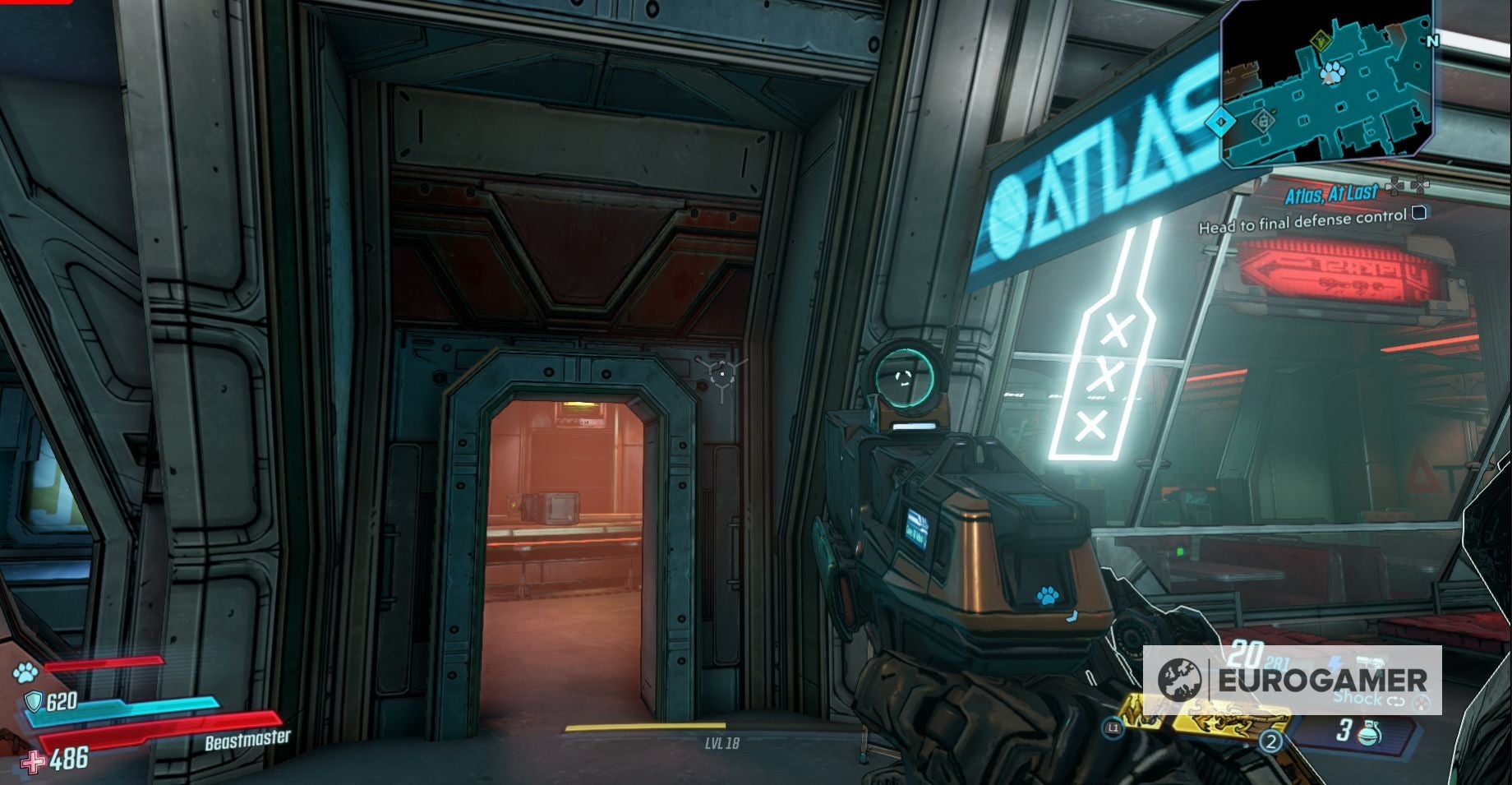Expand the Atlas, At Last quest tracker
Image resolution: width=1512 pixels, height=785 pixels.
tap(1332, 192)
